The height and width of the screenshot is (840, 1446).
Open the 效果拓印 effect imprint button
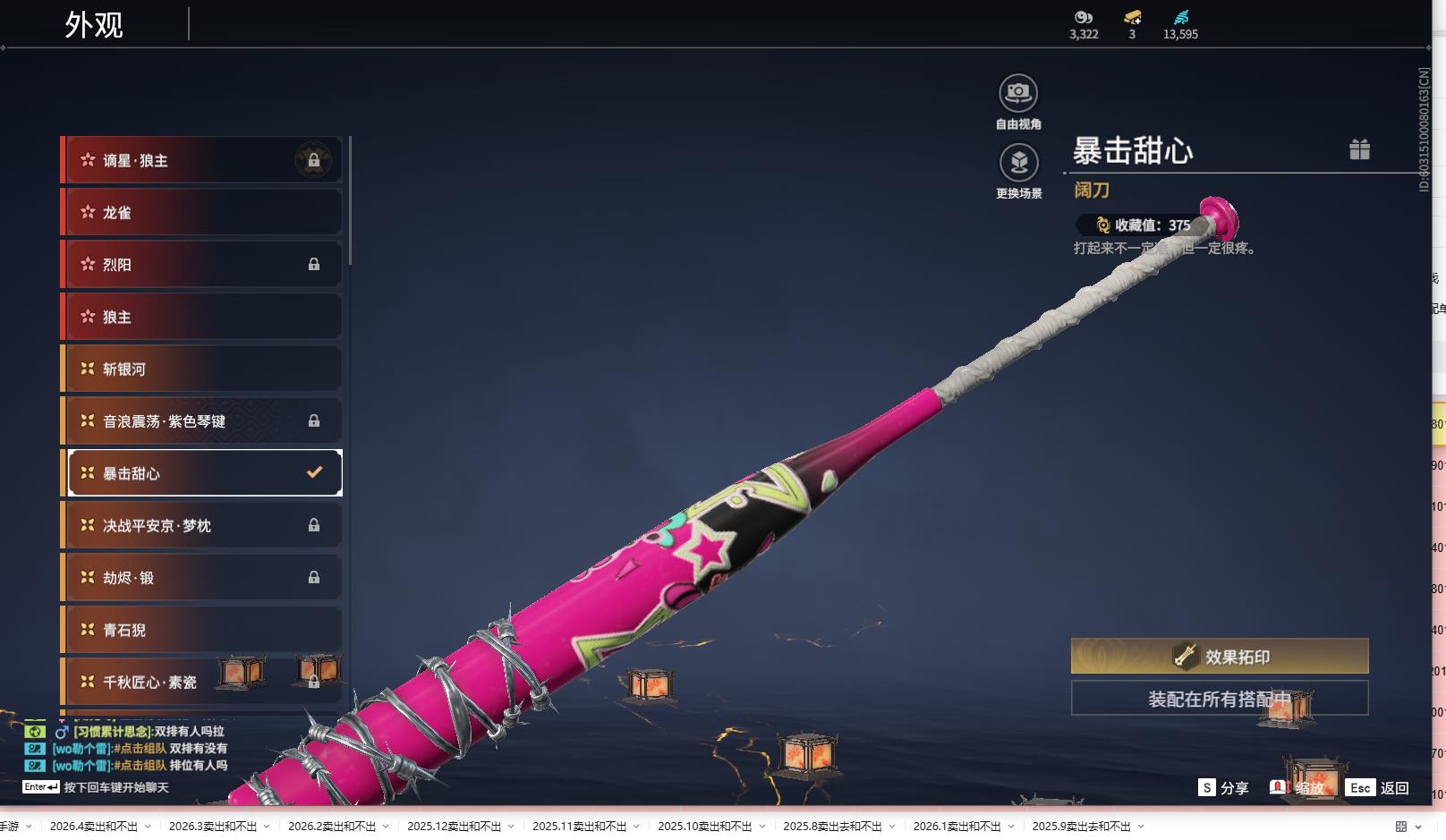[1220, 657]
